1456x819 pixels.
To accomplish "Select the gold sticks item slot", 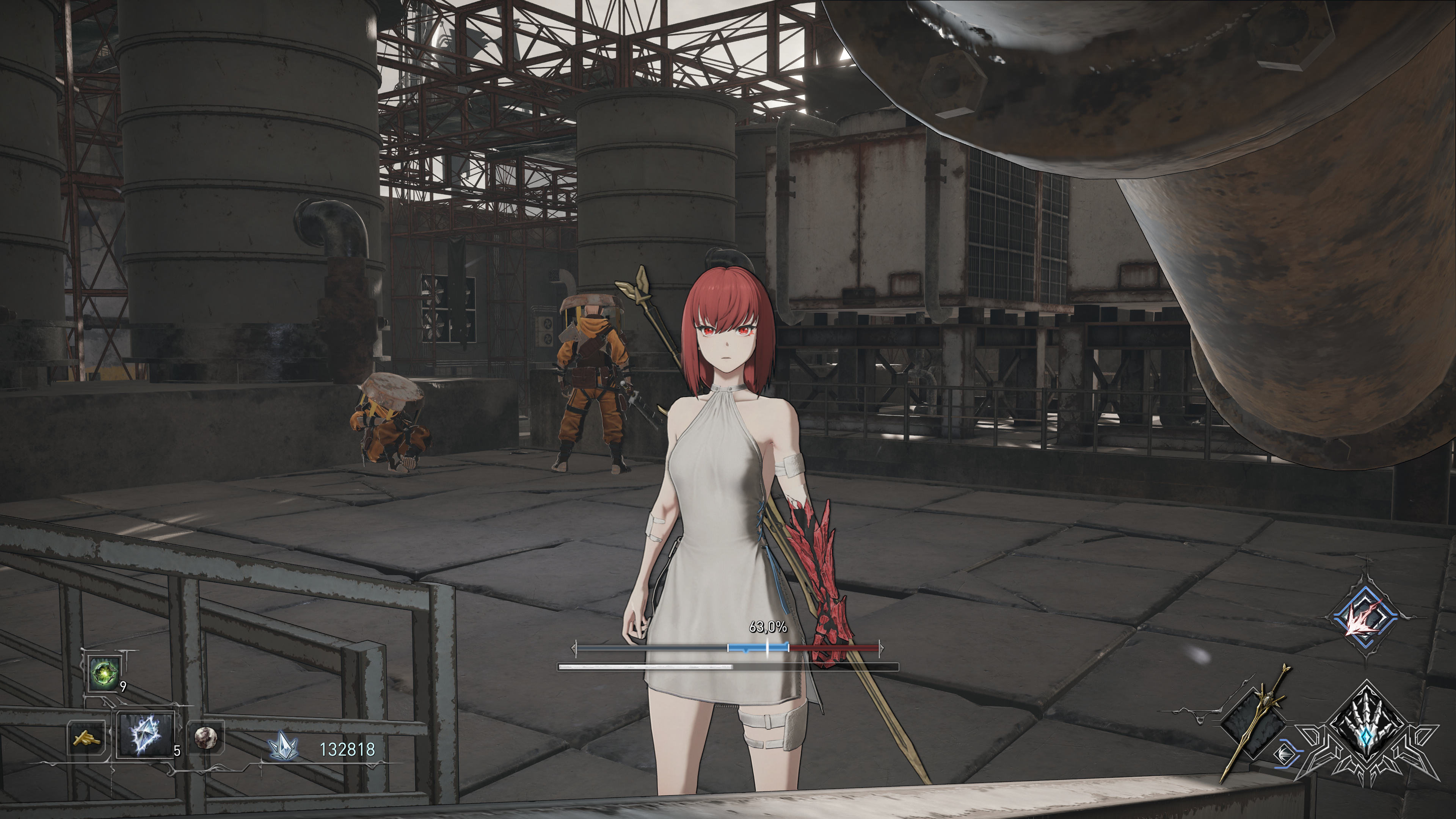I will [86, 737].
